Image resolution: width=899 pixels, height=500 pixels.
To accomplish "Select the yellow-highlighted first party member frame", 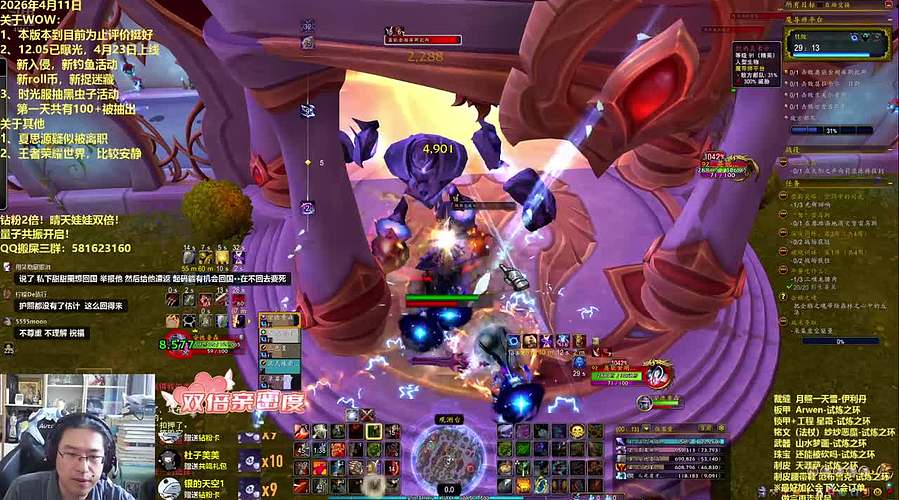I will (278, 320).
